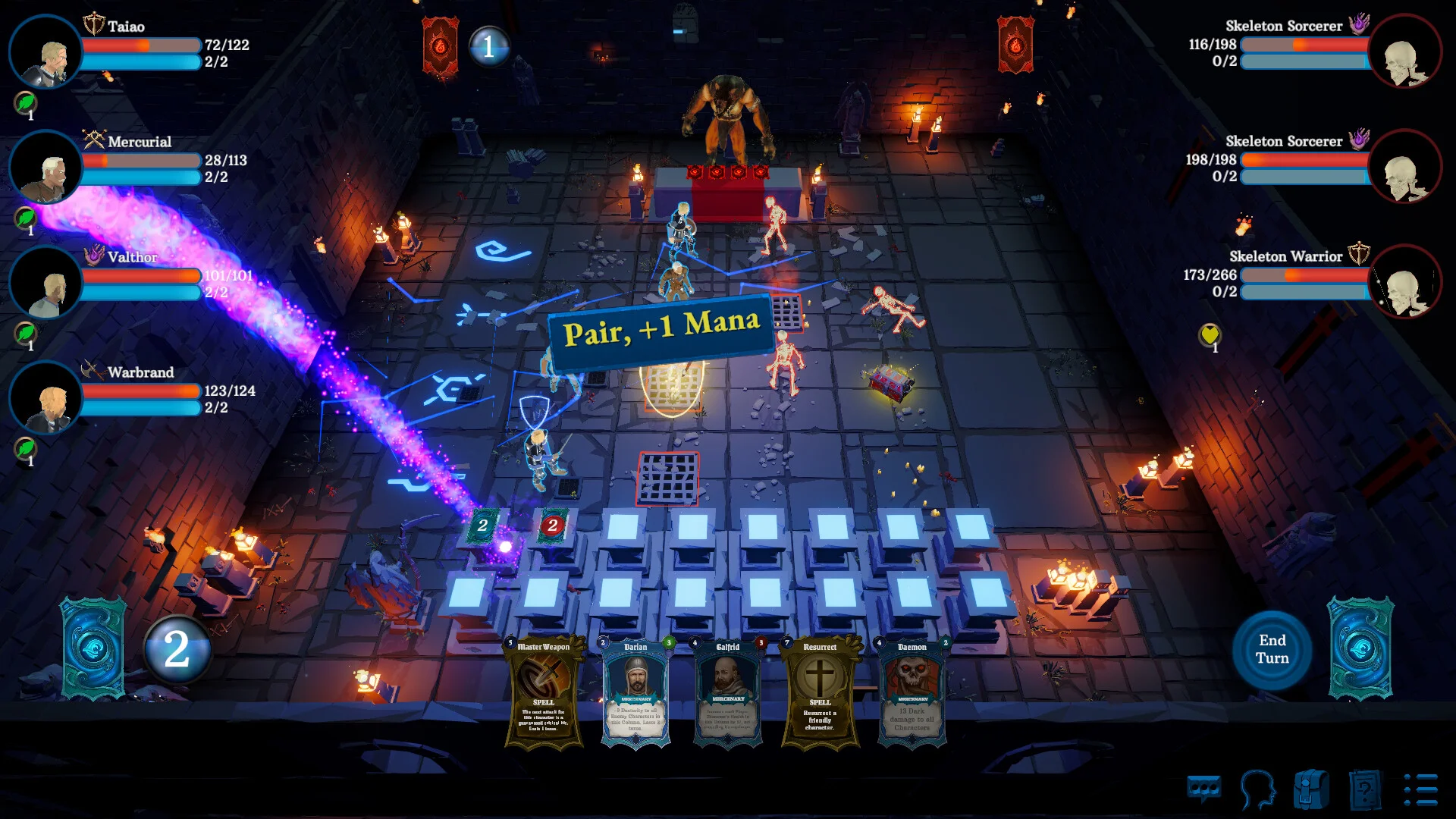1456x819 pixels.
Task: Choose the Galfrid mercenary card
Action: [727, 692]
